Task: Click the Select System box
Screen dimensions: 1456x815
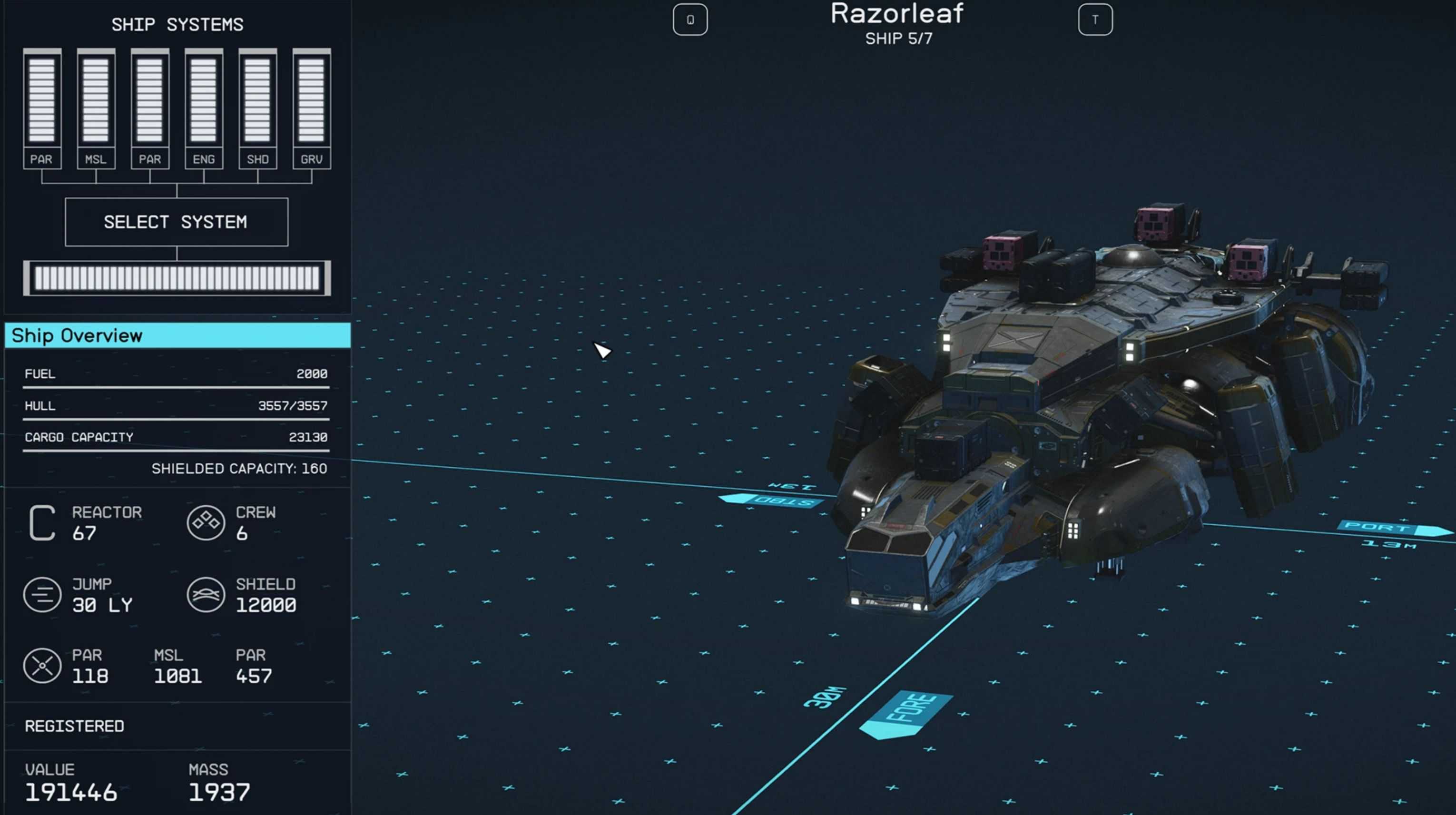Action: coord(177,222)
